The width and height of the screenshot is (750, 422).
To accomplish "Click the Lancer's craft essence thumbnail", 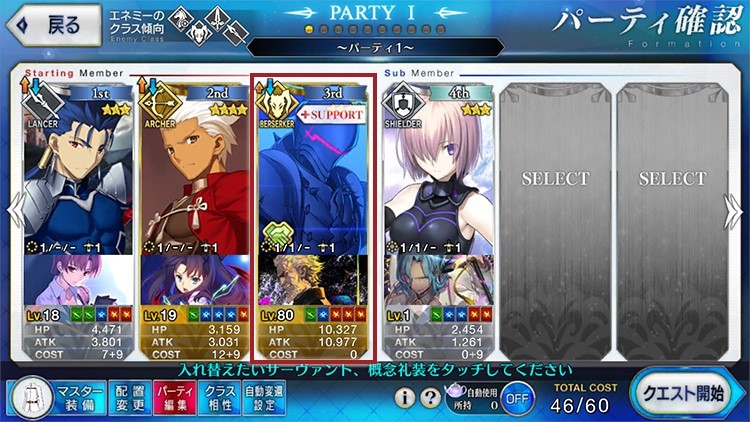I will (x=77, y=280).
